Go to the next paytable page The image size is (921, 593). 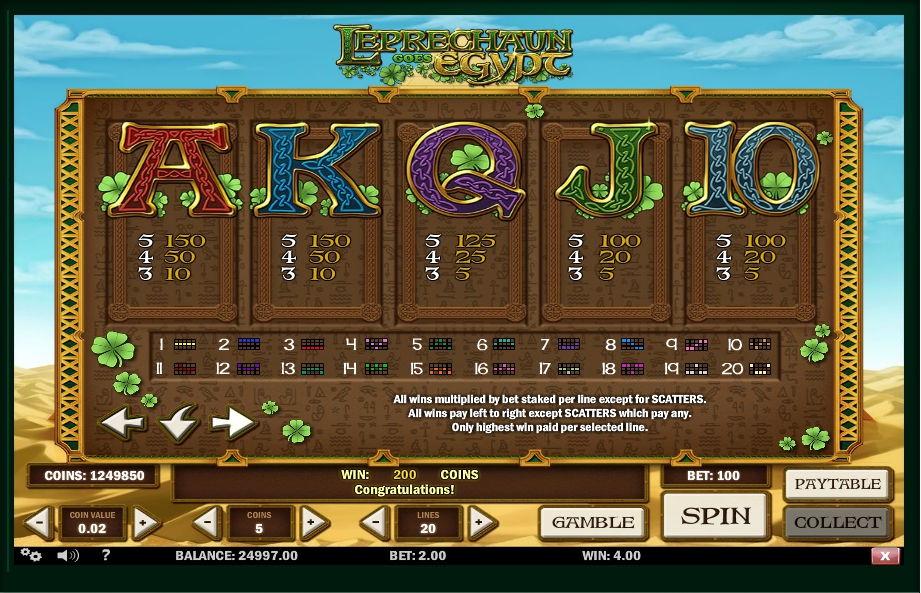[x=234, y=423]
